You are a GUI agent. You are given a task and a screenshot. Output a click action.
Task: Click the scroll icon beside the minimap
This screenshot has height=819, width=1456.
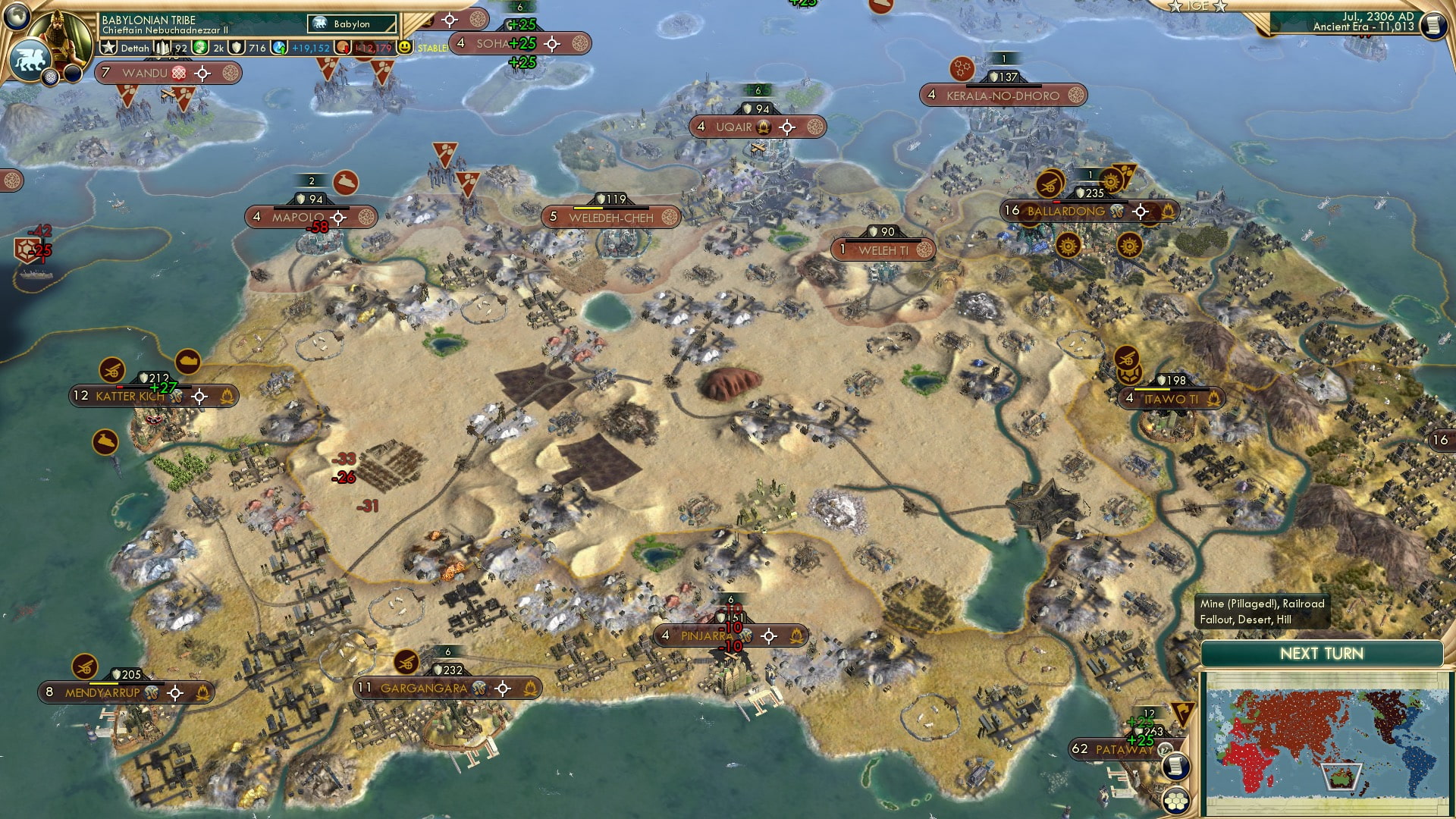pos(1177,766)
